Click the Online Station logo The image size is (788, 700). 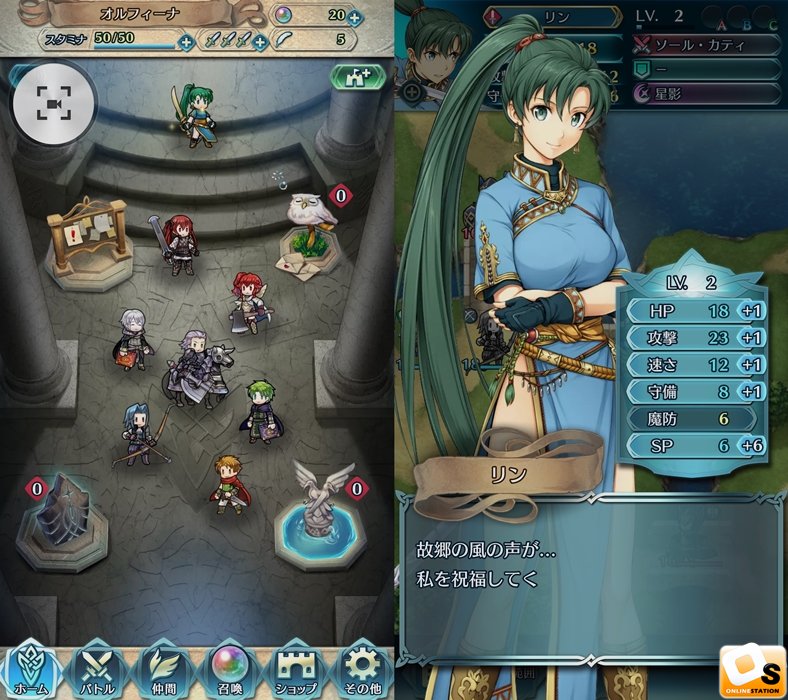point(750,667)
